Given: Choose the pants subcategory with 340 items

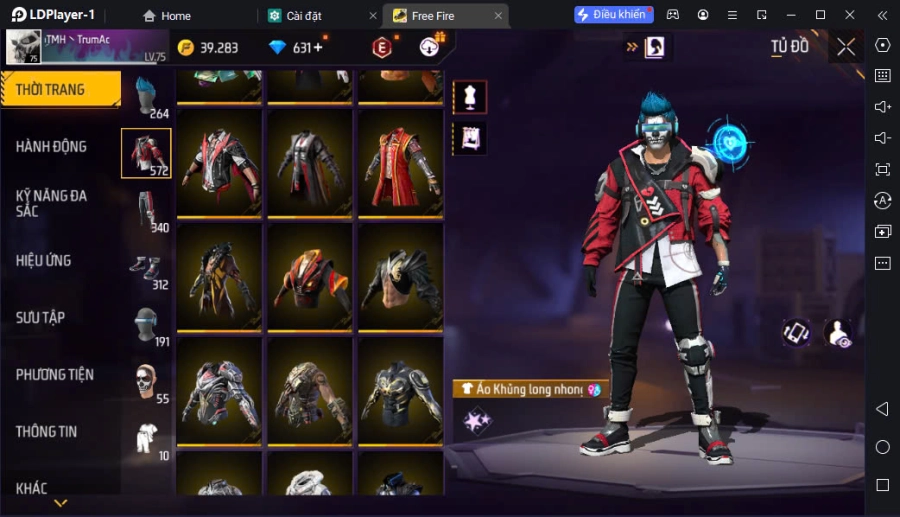Looking at the screenshot, I should [x=147, y=211].
